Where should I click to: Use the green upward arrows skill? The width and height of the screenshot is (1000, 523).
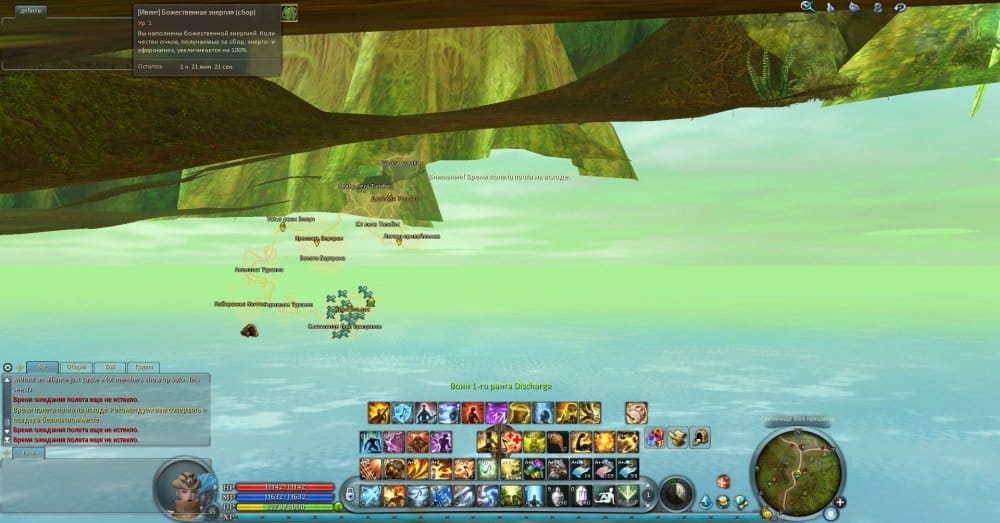(x=628, y=494)
